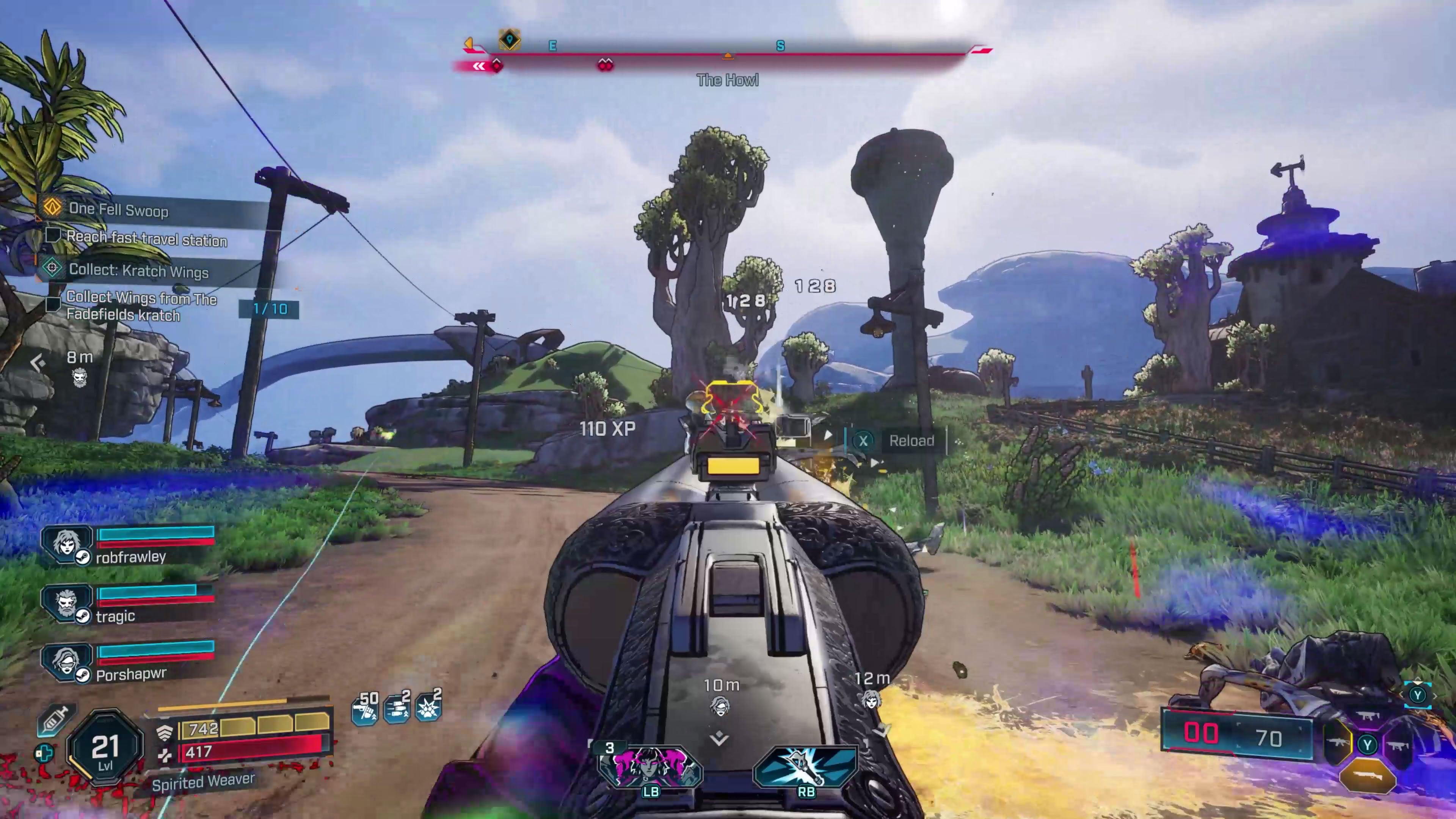The height and width of the screenshot is (819, 1456).
Task: Expand the One Fell Swoop quest entry
Action: [x=119, y=210]
